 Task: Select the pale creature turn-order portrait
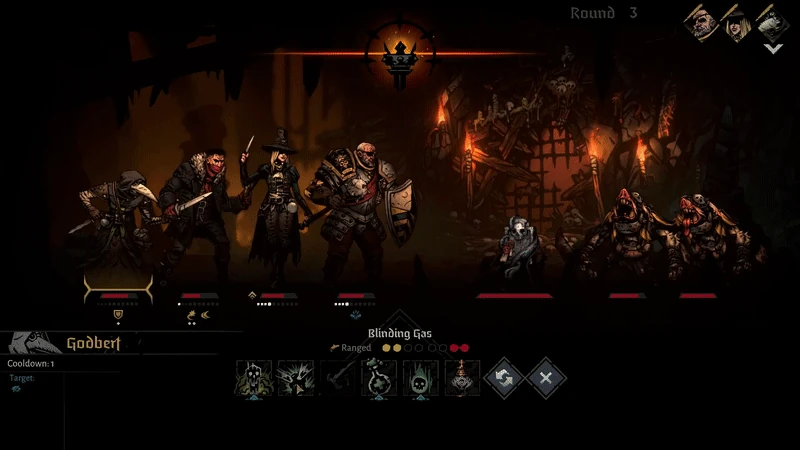[771, 21]
